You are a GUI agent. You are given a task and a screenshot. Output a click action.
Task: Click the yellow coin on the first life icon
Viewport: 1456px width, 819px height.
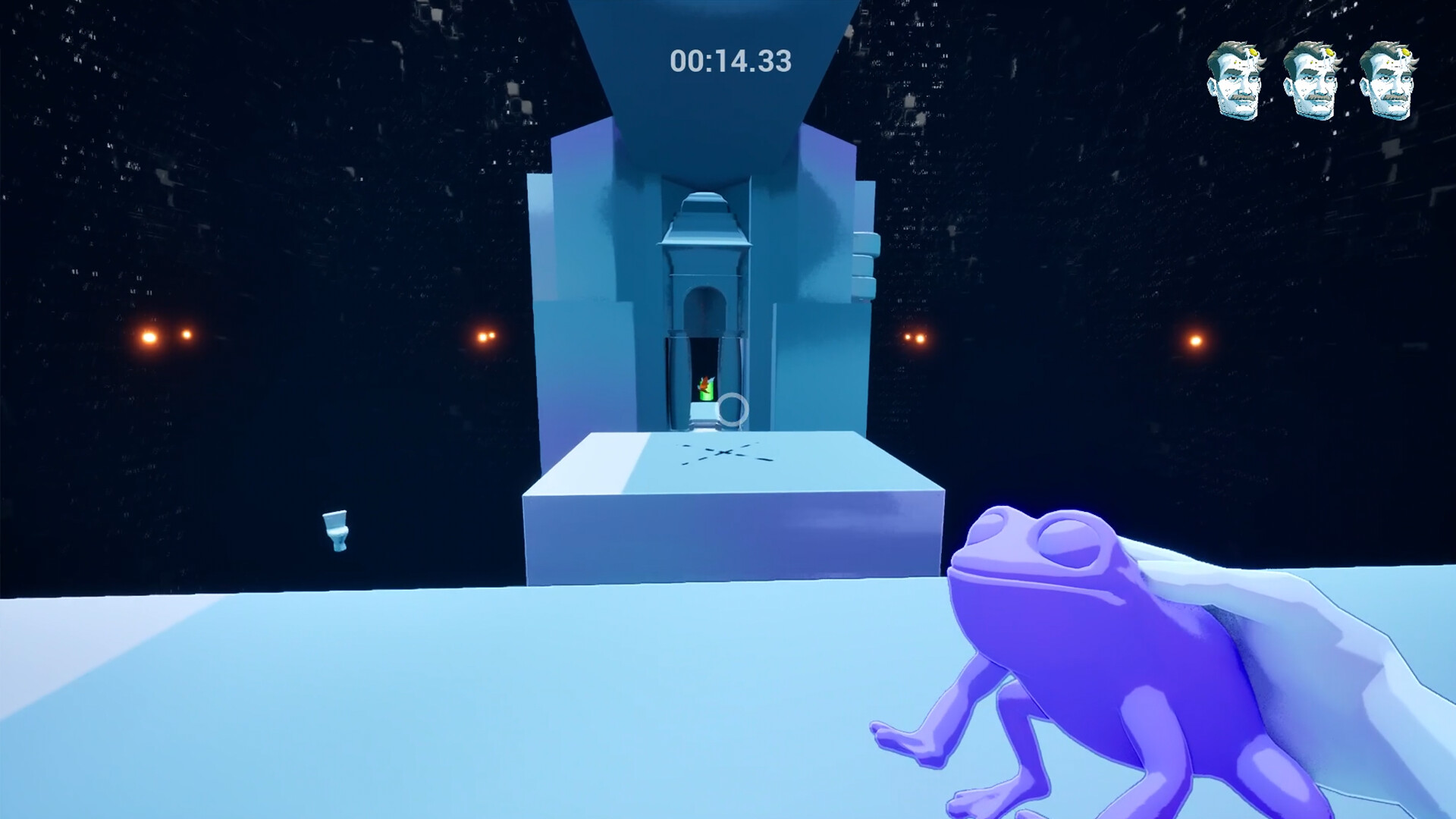(x=1254, y=53)
